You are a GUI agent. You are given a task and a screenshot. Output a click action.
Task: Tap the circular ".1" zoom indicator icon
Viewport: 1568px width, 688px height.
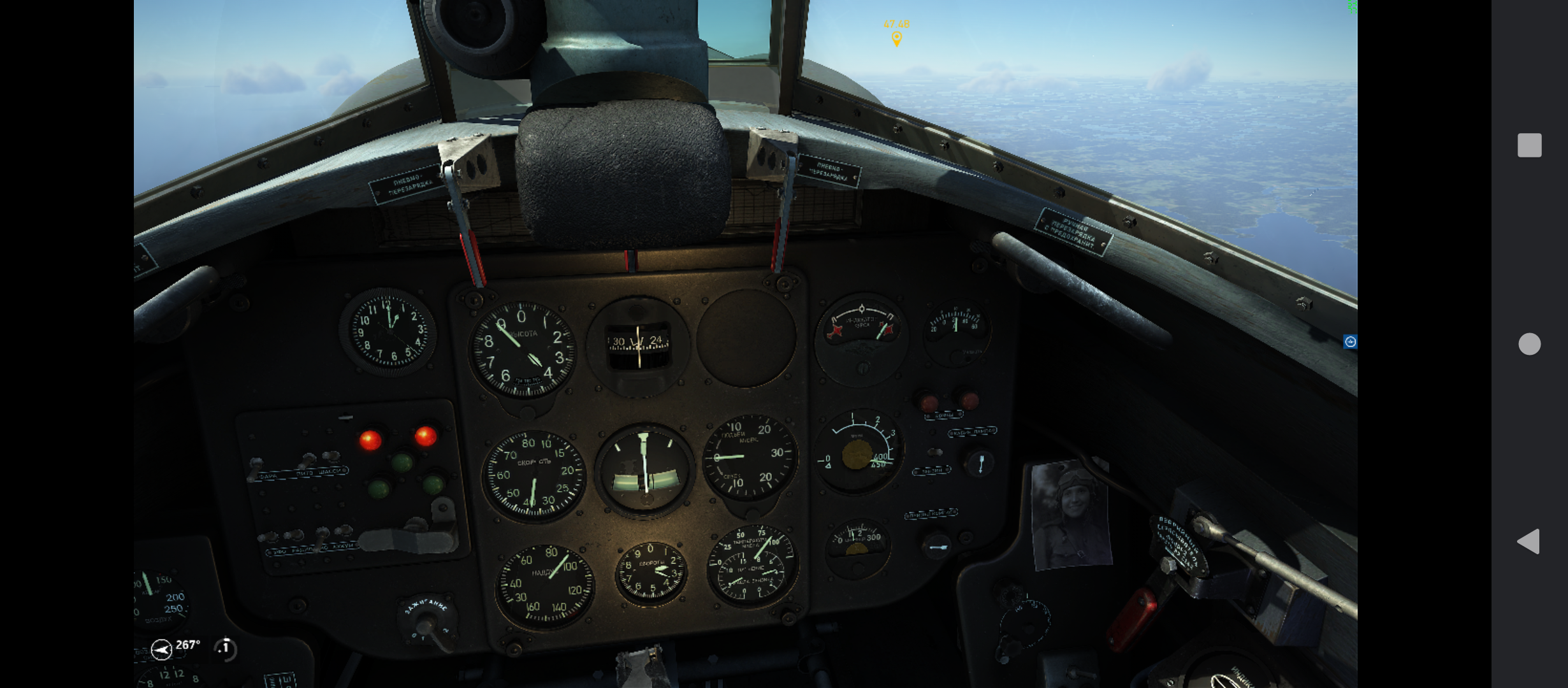224,648
